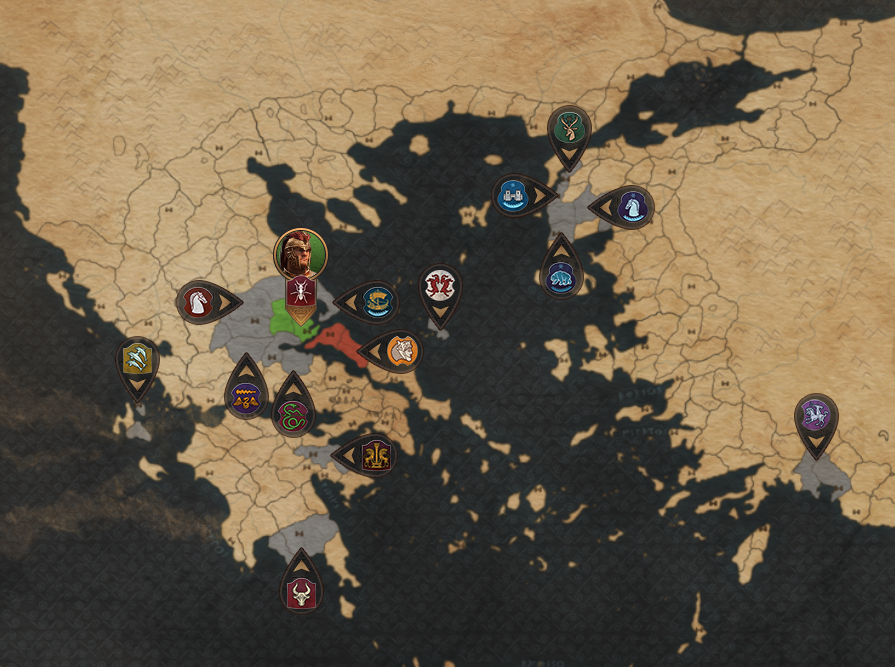
Task: Pick the blue bear emblem faction marker
Action: pyautogui.click(x=561, y=277)
